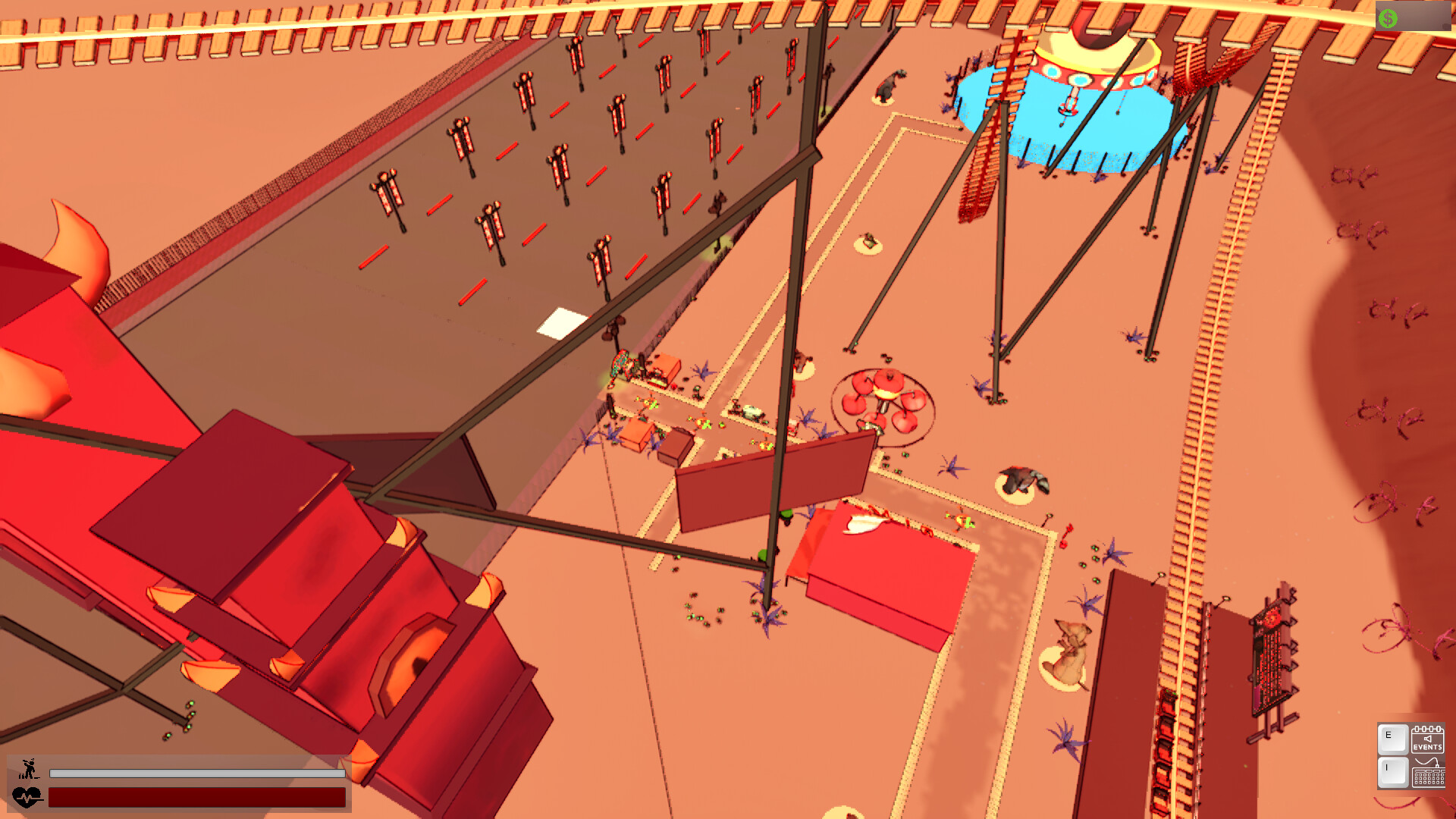
Task: Click the heartbeat health icon
Action: (x=28, y=796)
